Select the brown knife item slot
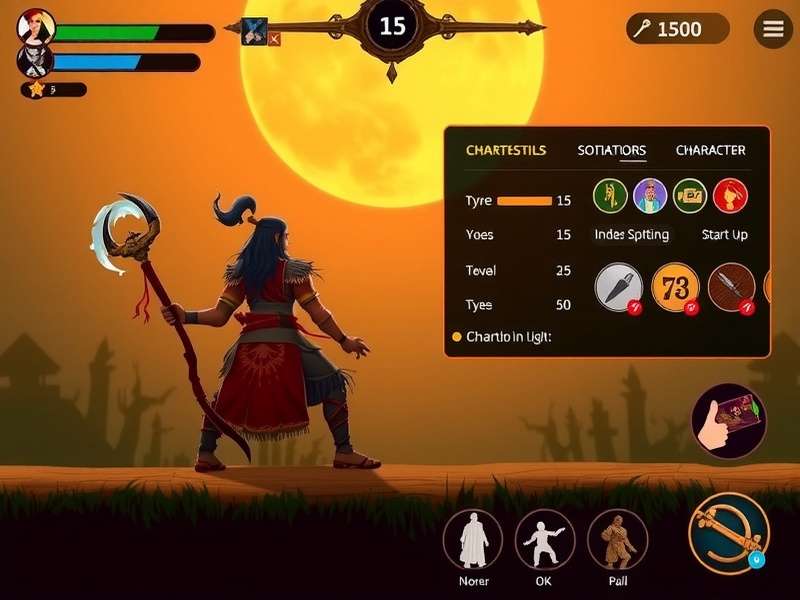Screen dimensions: 800x600 [731, 288]
